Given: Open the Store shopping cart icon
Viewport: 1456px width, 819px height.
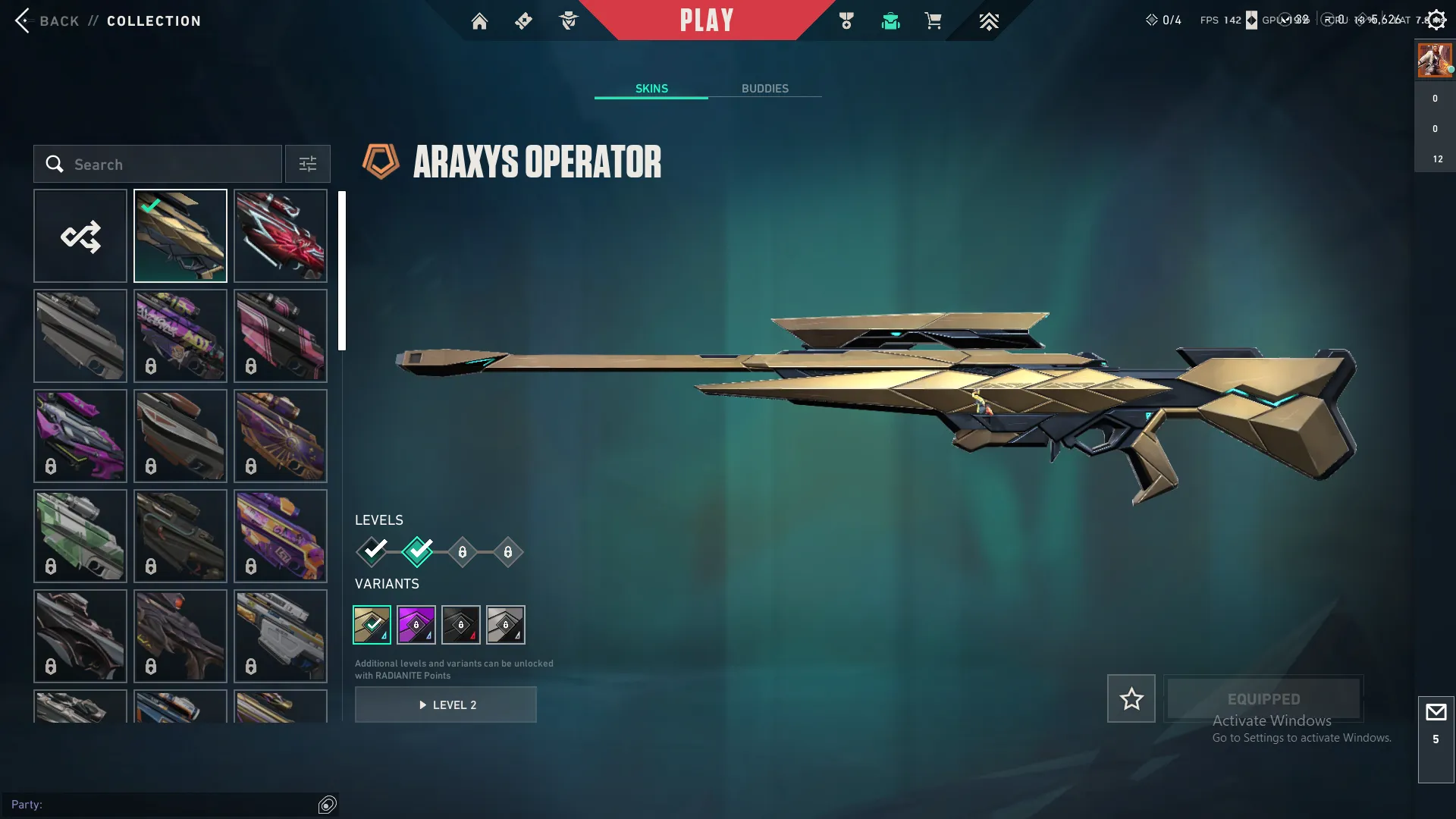Looking at the screenshot, I should (934, 21).
